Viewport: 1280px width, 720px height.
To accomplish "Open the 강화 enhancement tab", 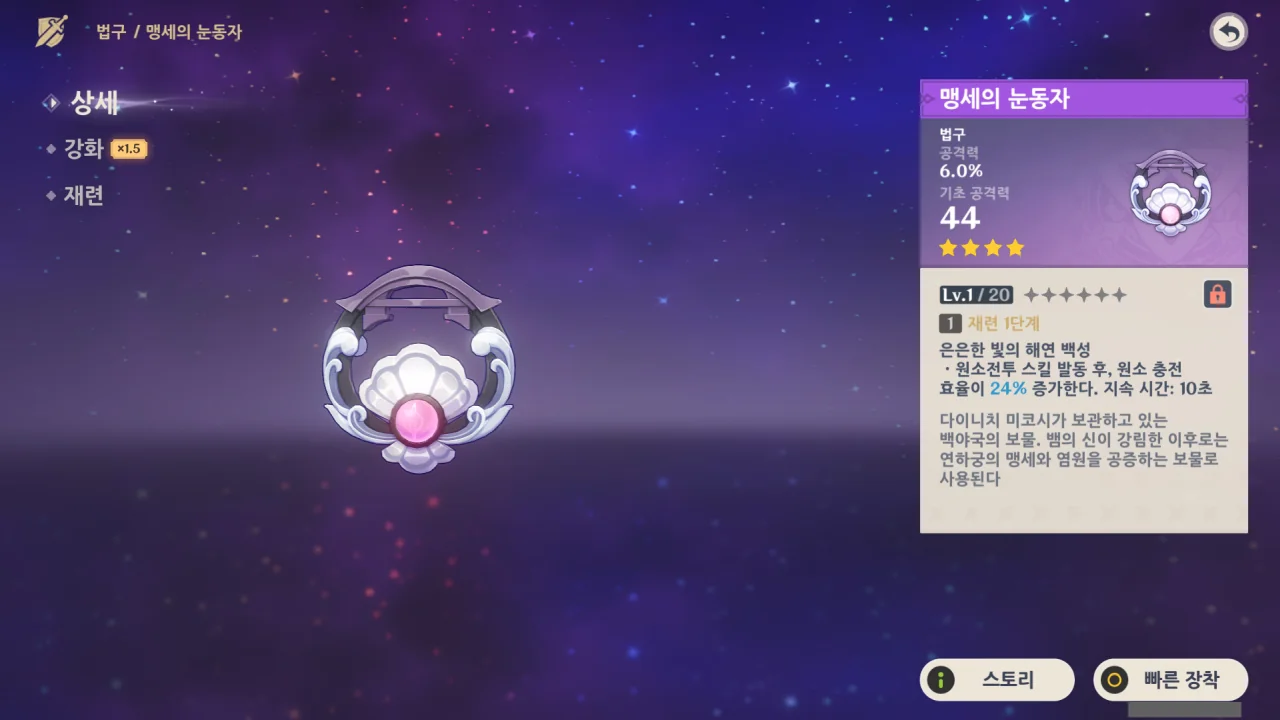I will 84,149.
